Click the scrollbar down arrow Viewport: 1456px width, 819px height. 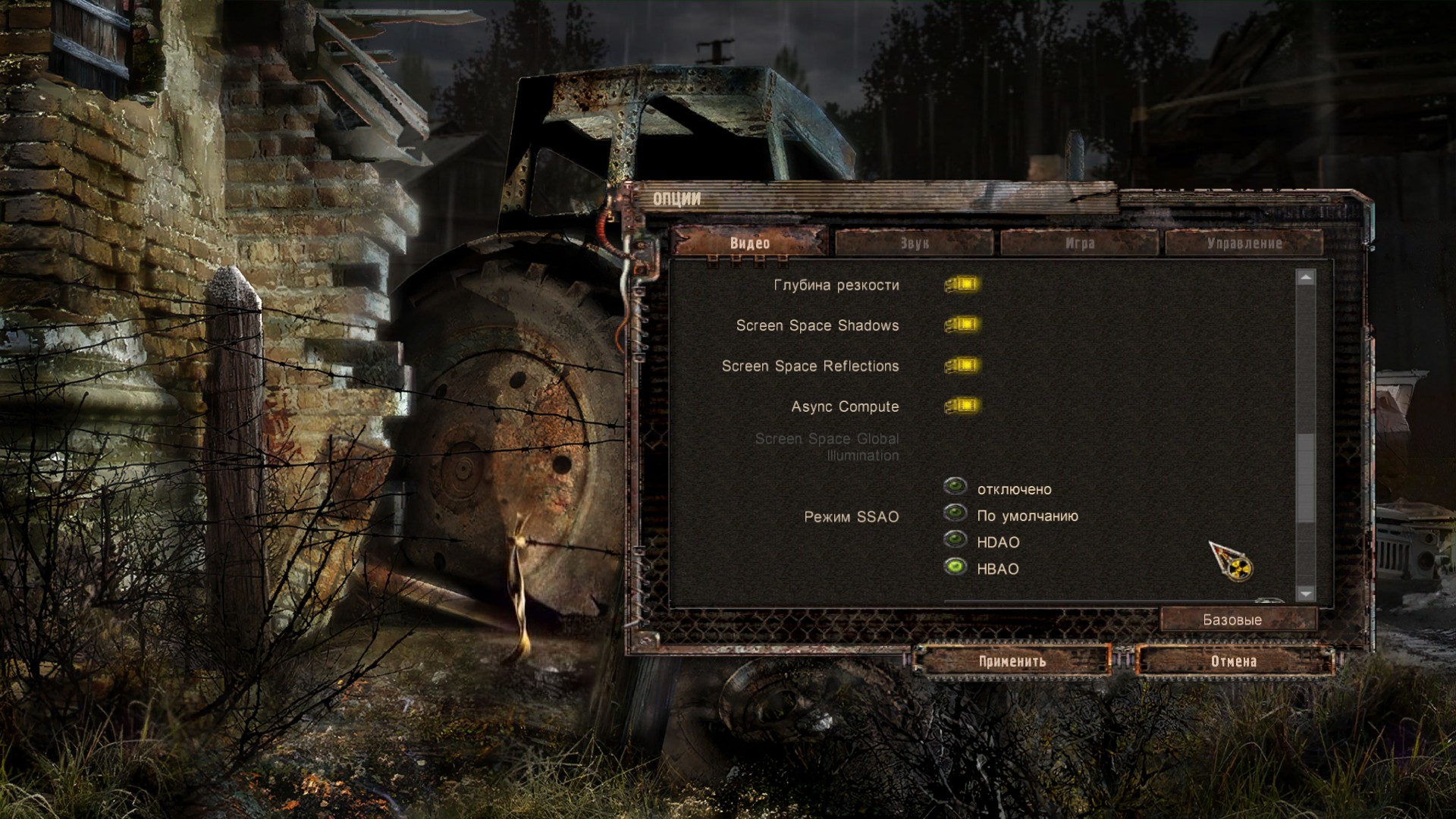pos(1305,594)
